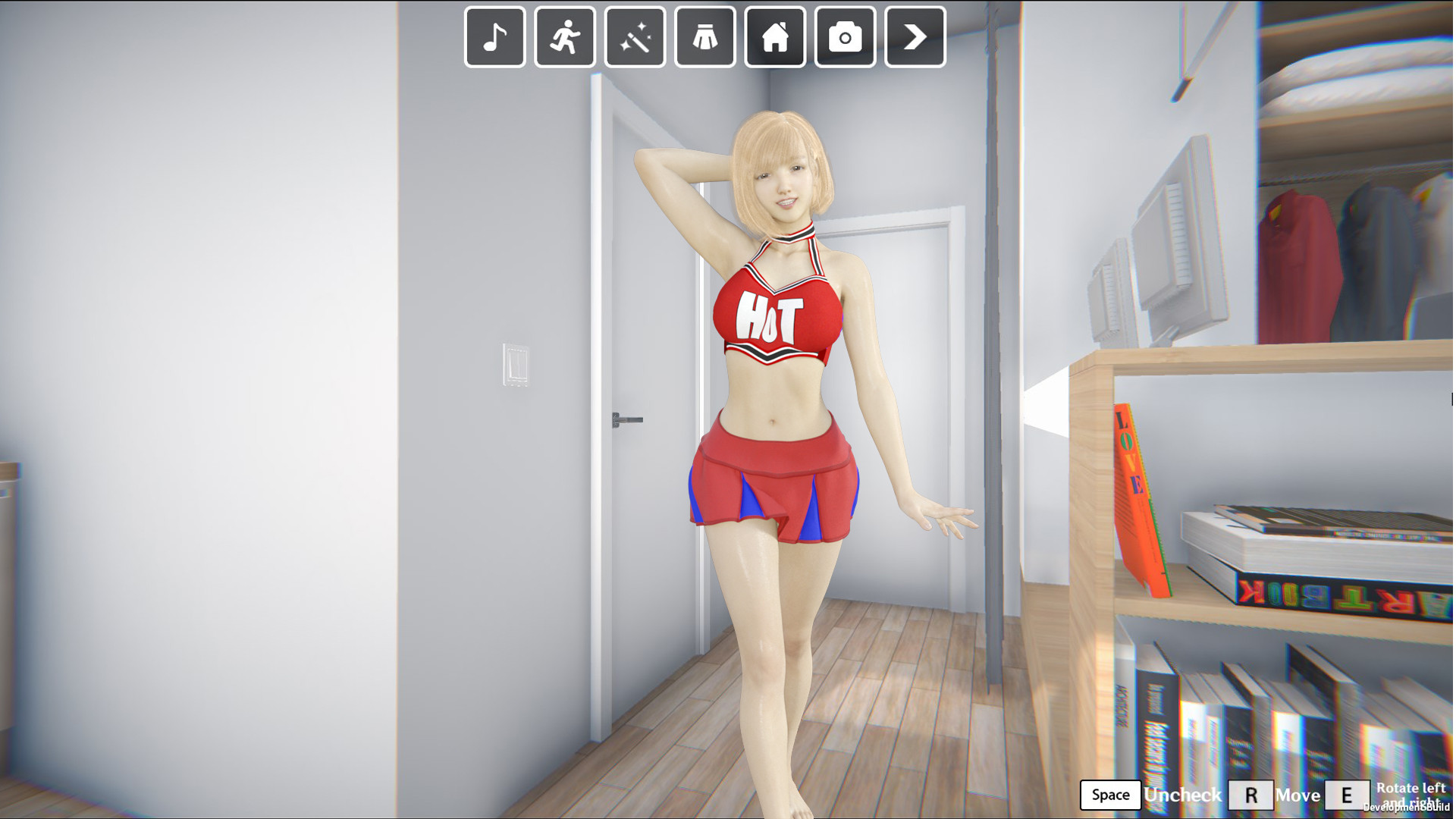Open the music selection menu
The height and width of the screenshot is (819, 1456).
point(494,36)
